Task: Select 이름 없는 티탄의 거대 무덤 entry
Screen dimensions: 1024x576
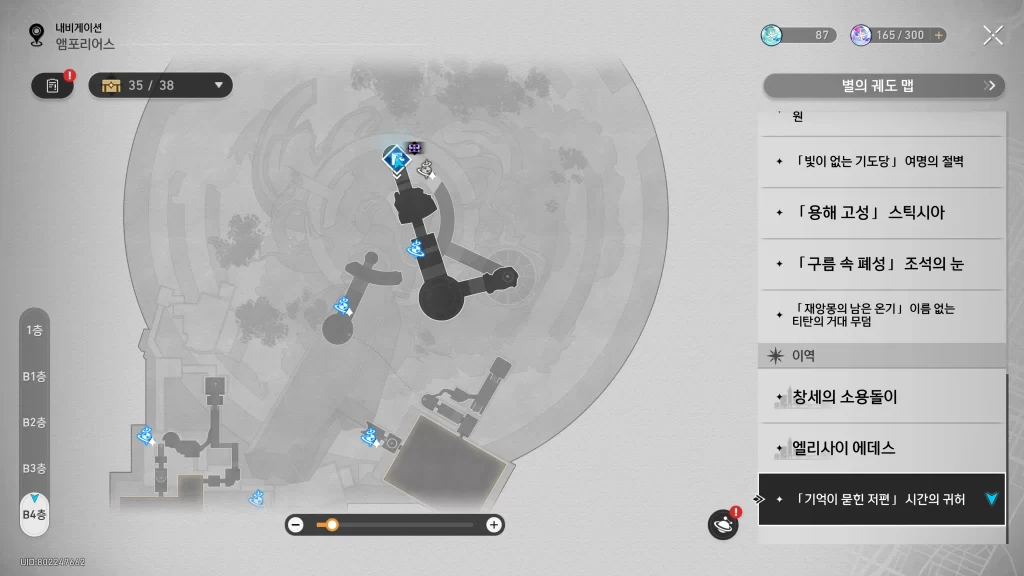Action: [880, 316]
